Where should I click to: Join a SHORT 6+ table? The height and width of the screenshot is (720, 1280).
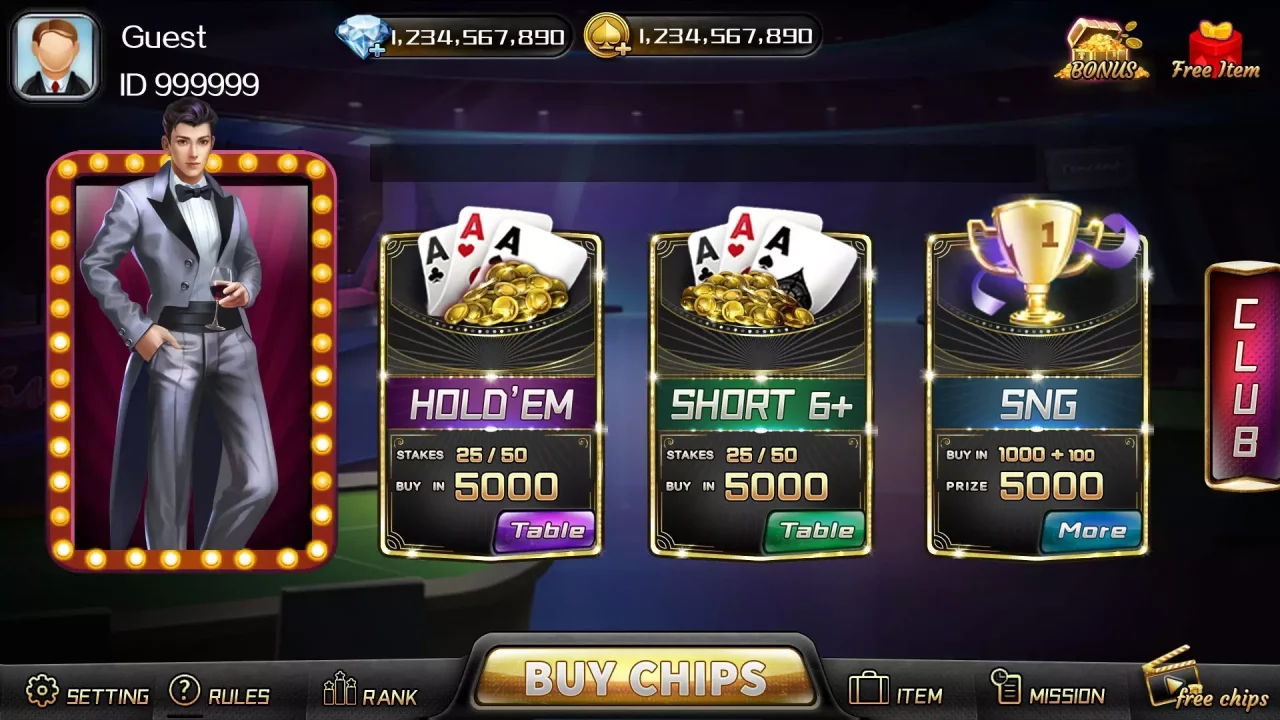[x=817, y=531]
